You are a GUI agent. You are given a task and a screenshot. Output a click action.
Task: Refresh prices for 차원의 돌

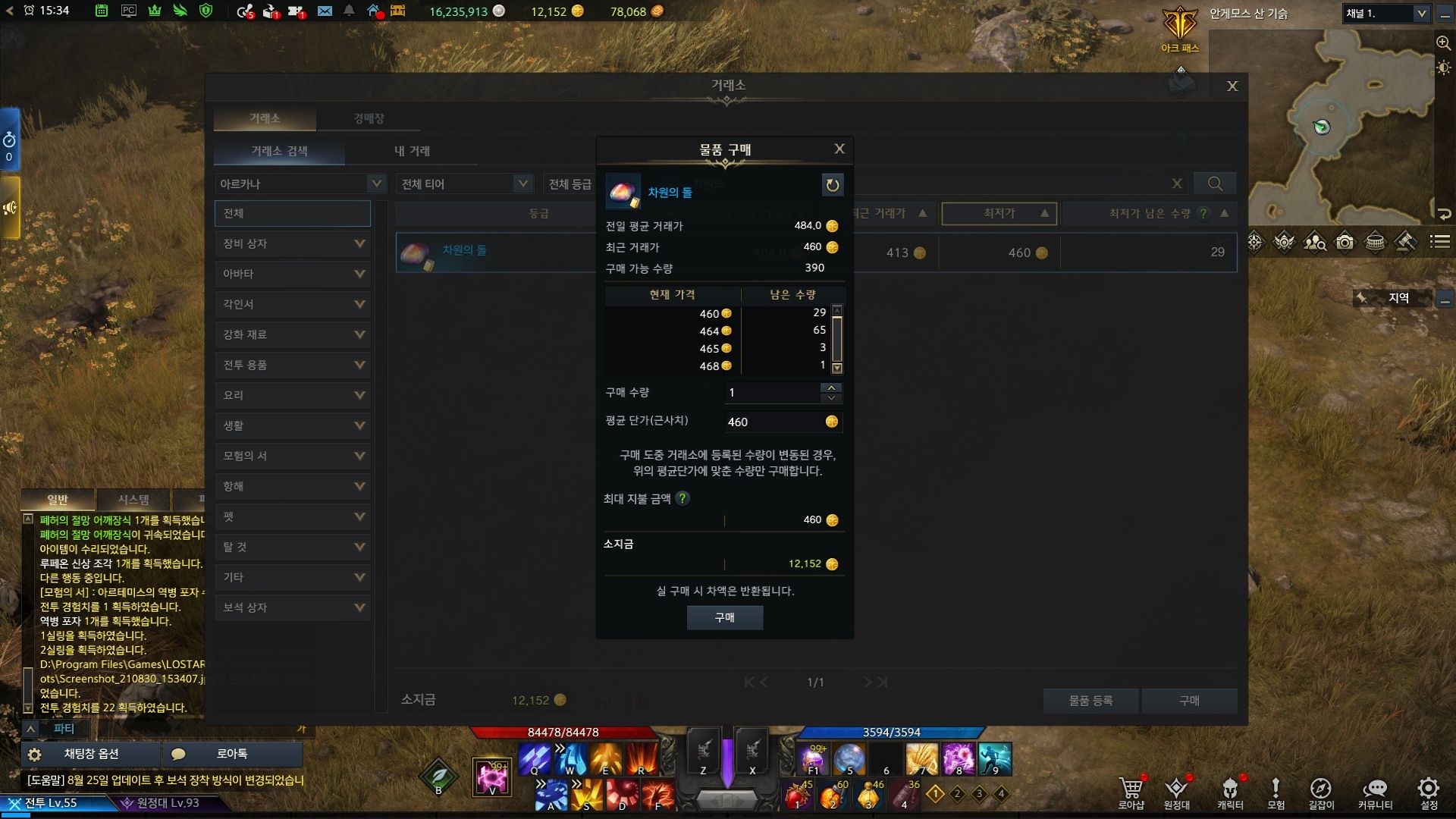click(832, 185)
